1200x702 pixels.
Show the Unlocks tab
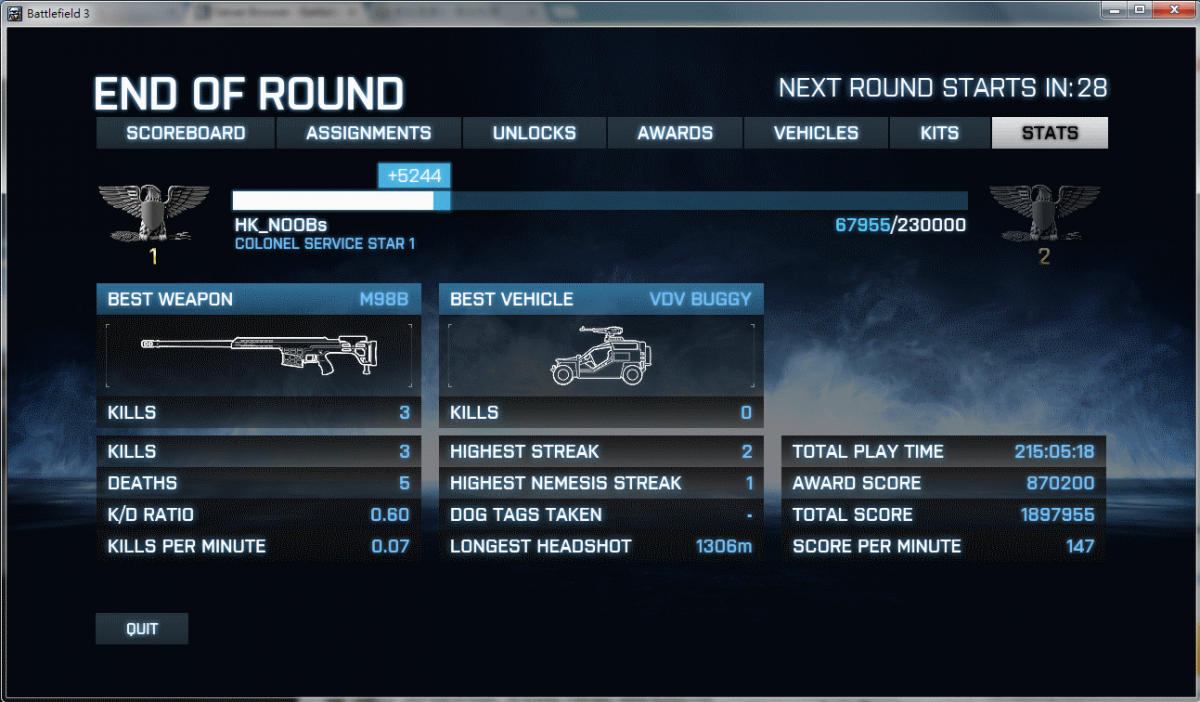coord(534,133)
